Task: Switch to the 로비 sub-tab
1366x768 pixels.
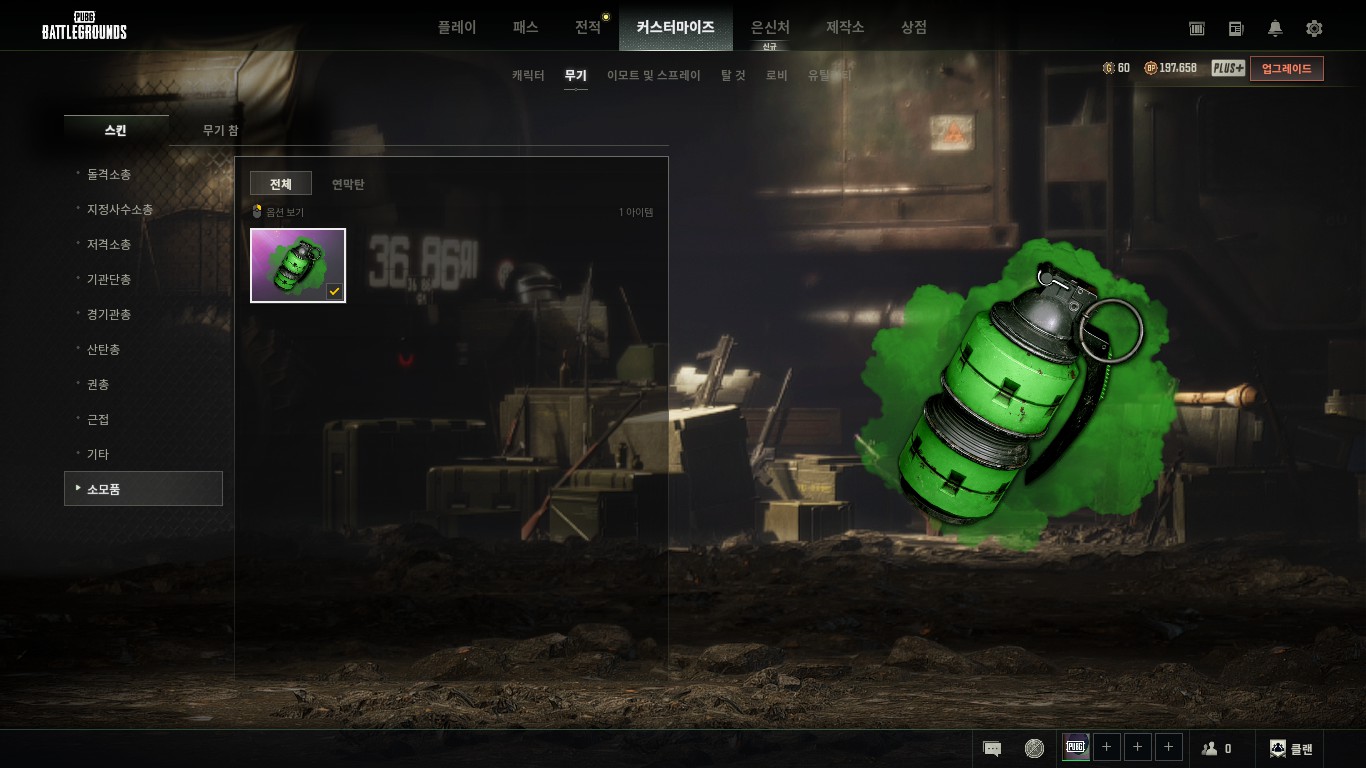Action: point(777,75)
